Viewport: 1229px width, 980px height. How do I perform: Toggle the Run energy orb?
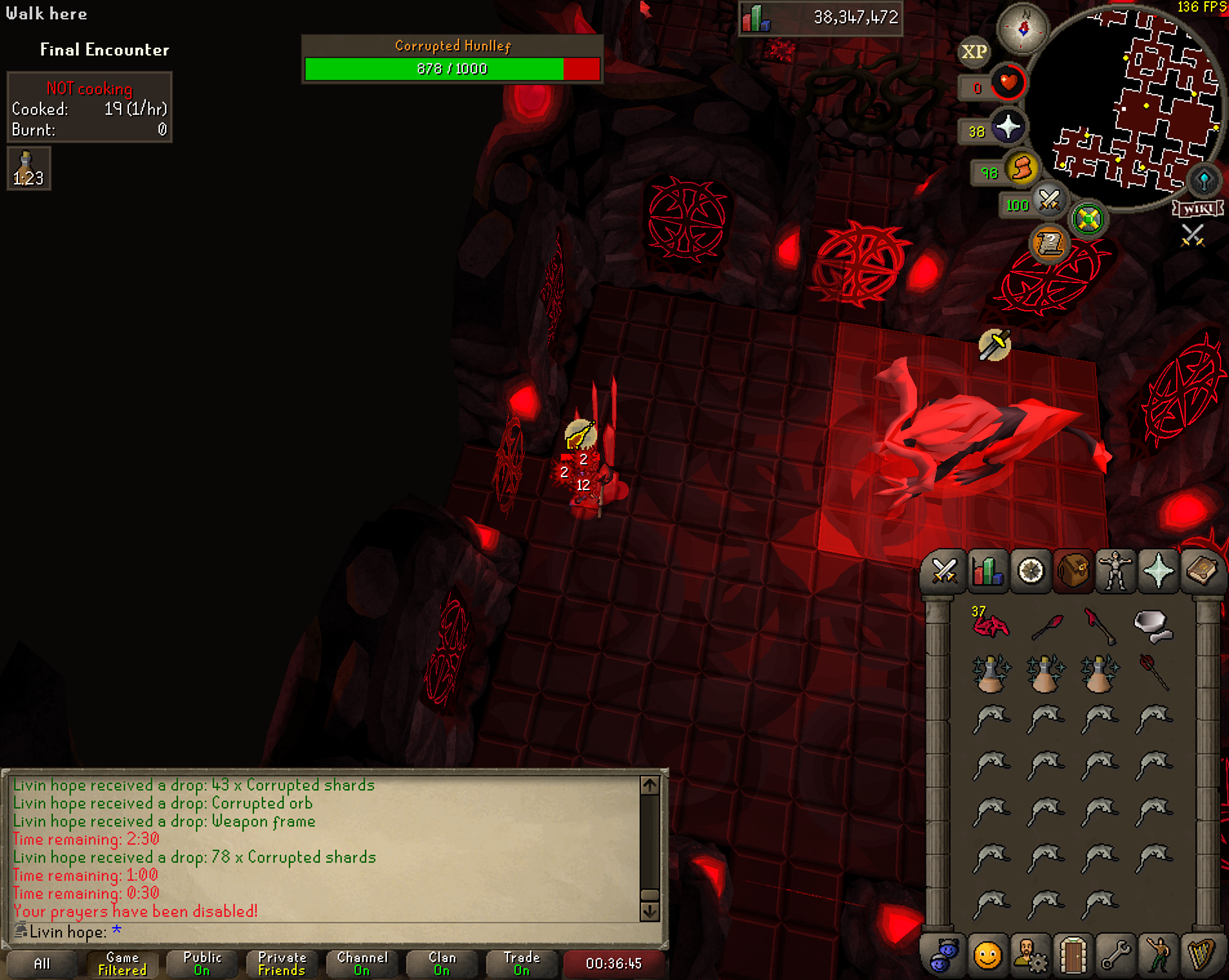pyautogui.click(x=1021, y=170)
